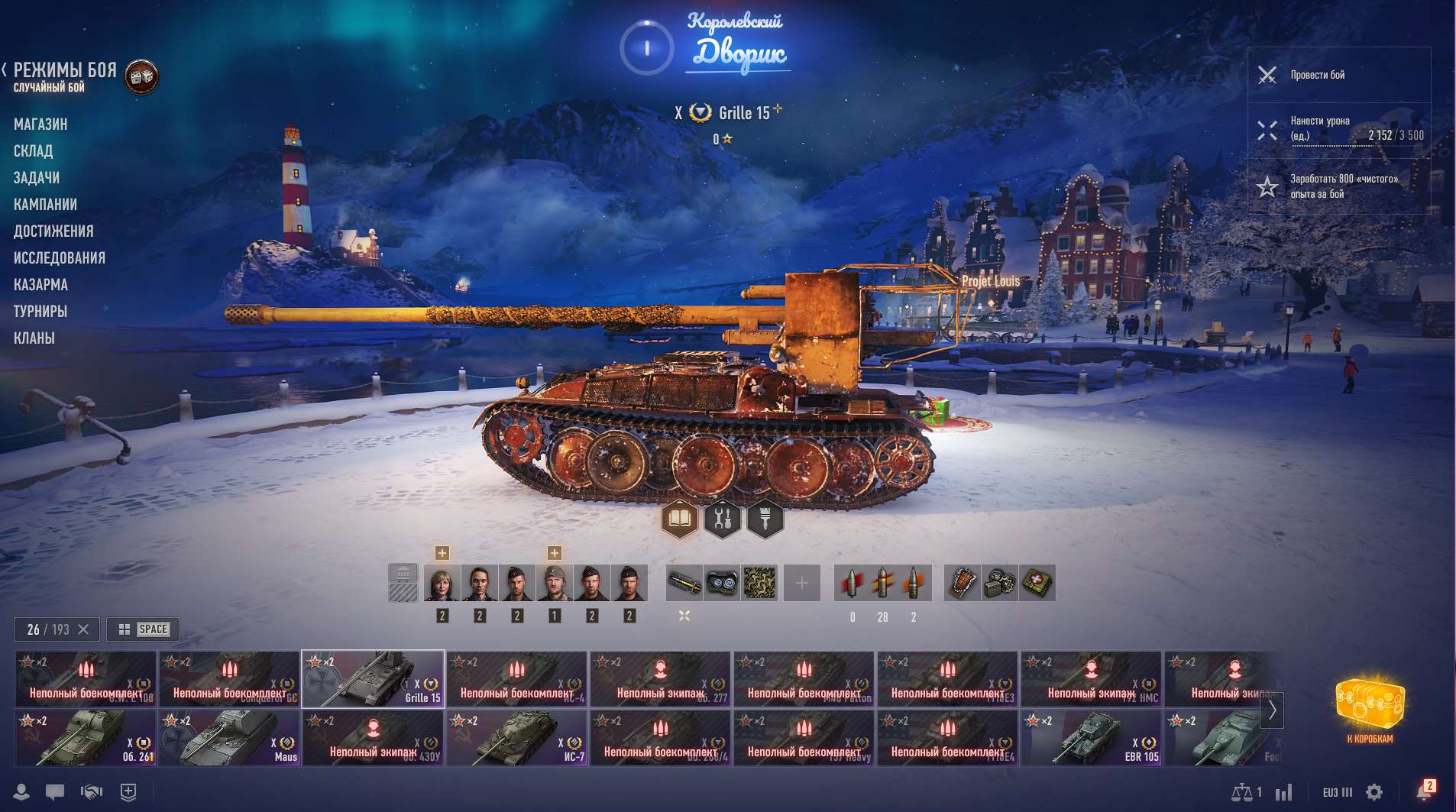Open the МАГАЗИН menu item
This screenshot has width=1456, height=812.
[x=41, y=124]
